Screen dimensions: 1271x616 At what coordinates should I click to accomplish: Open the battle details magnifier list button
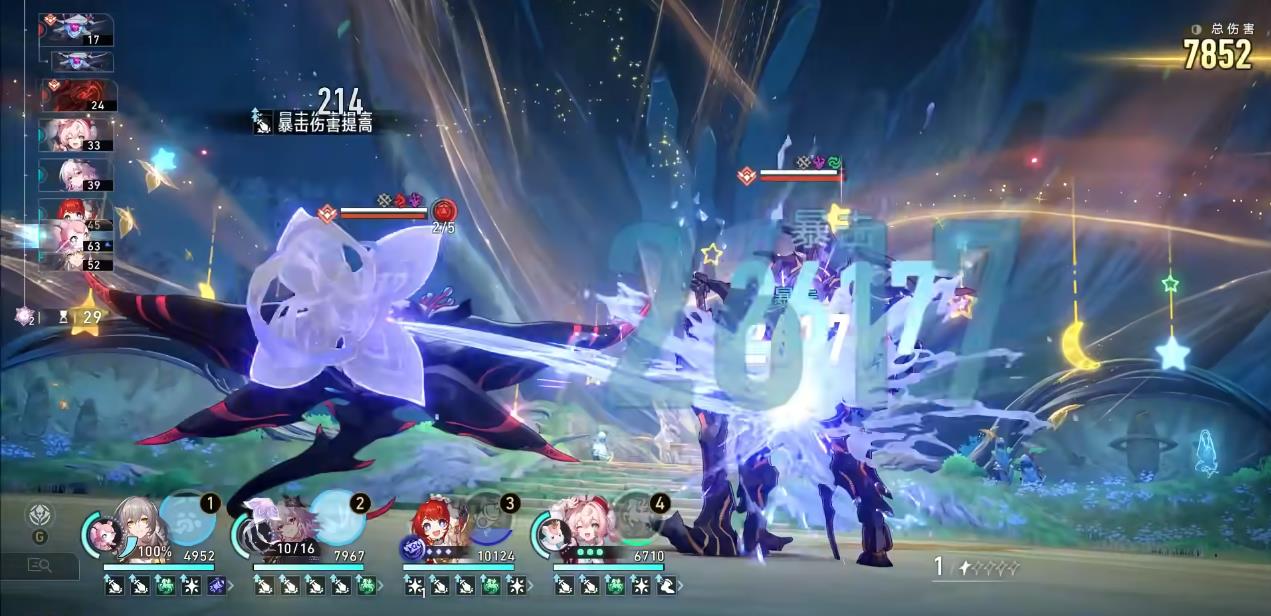(x=40, y=565)
